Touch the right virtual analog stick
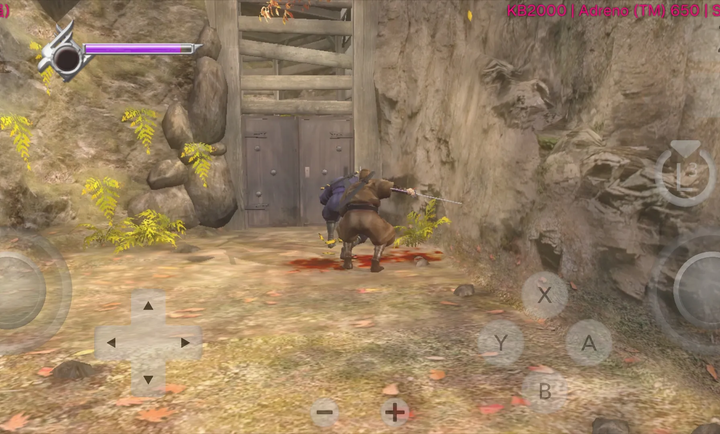The image size is (720, 434). tap(699, 291)
